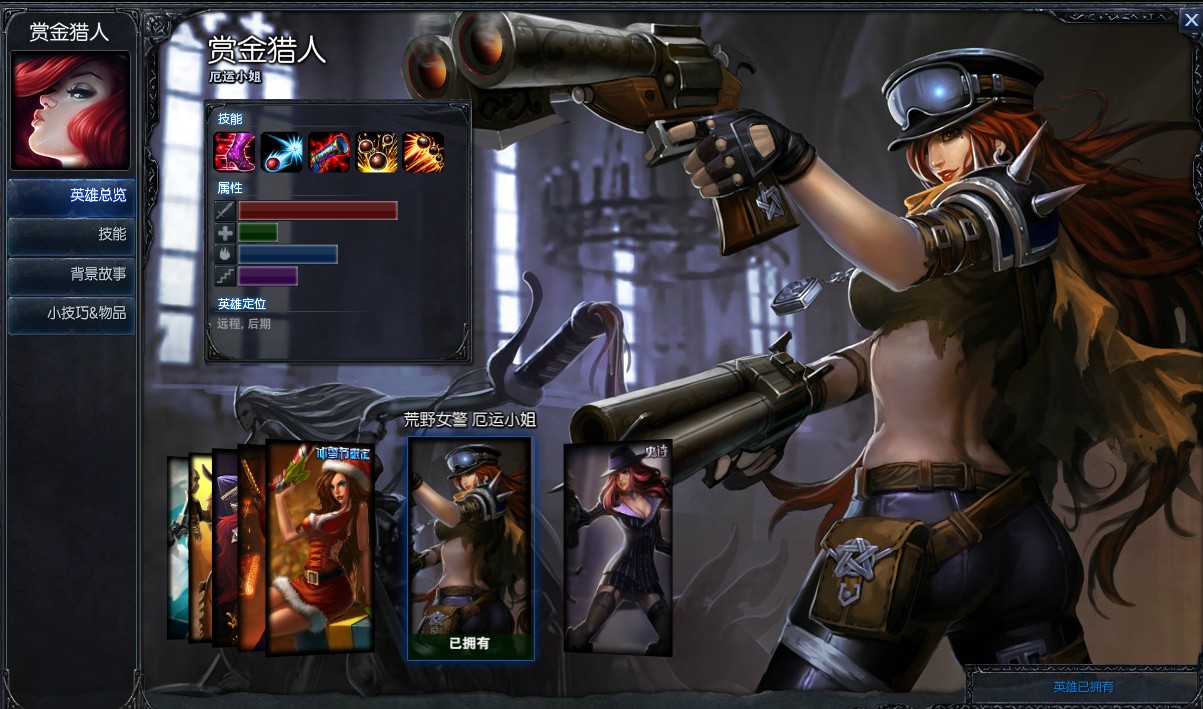
Task: Open the 小技巧&物品 tips tab
Action: click(71, 313)
